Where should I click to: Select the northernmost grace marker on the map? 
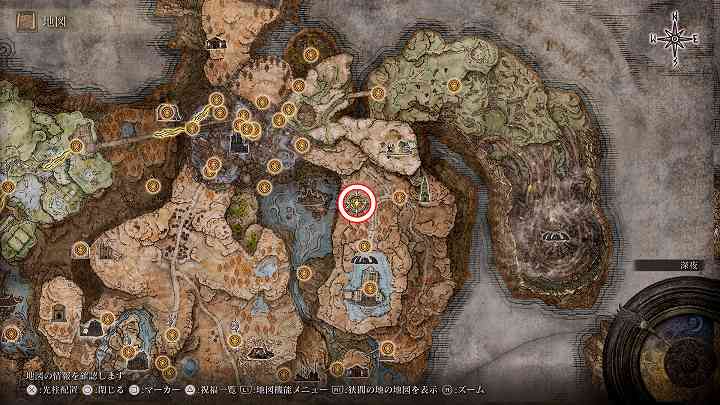[x=310, y=52]
